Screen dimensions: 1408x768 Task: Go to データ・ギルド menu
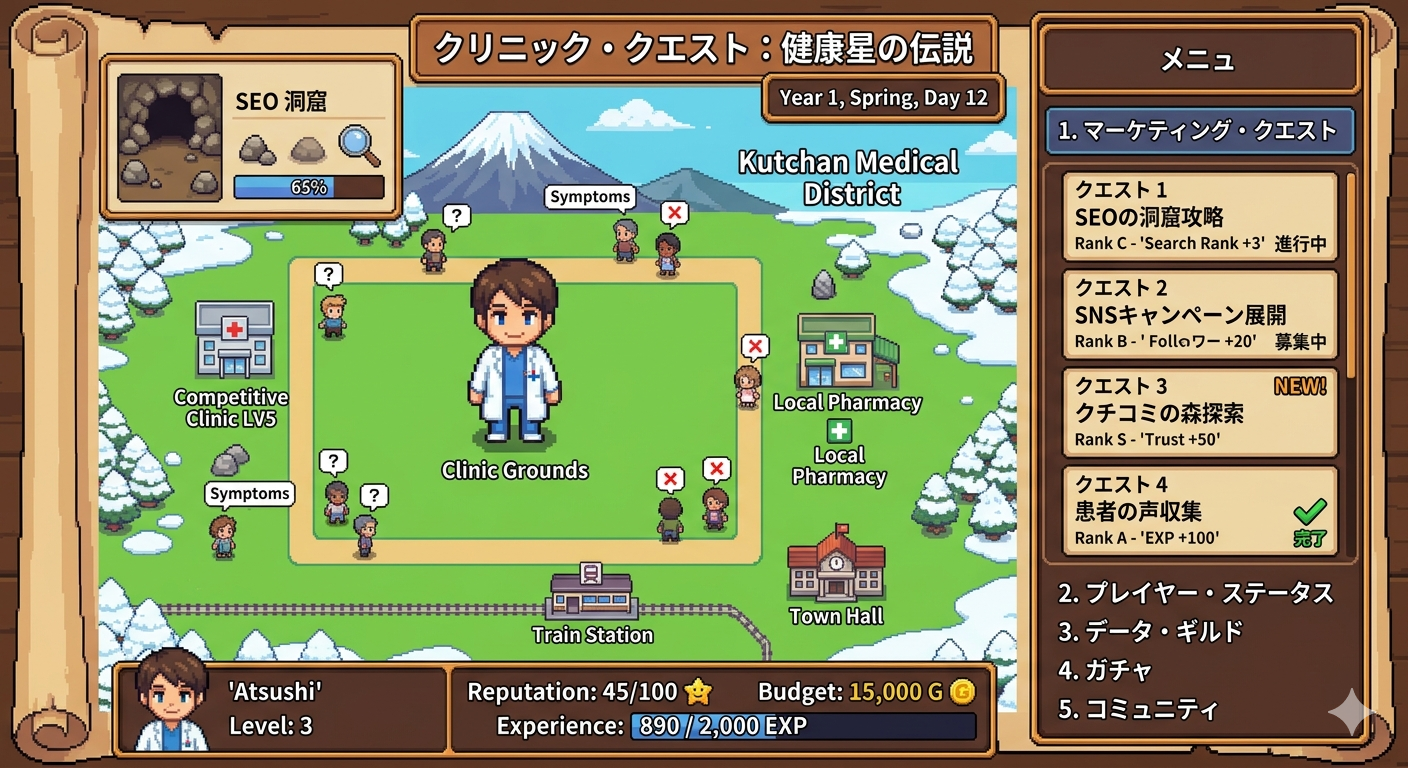point(1150,631)
